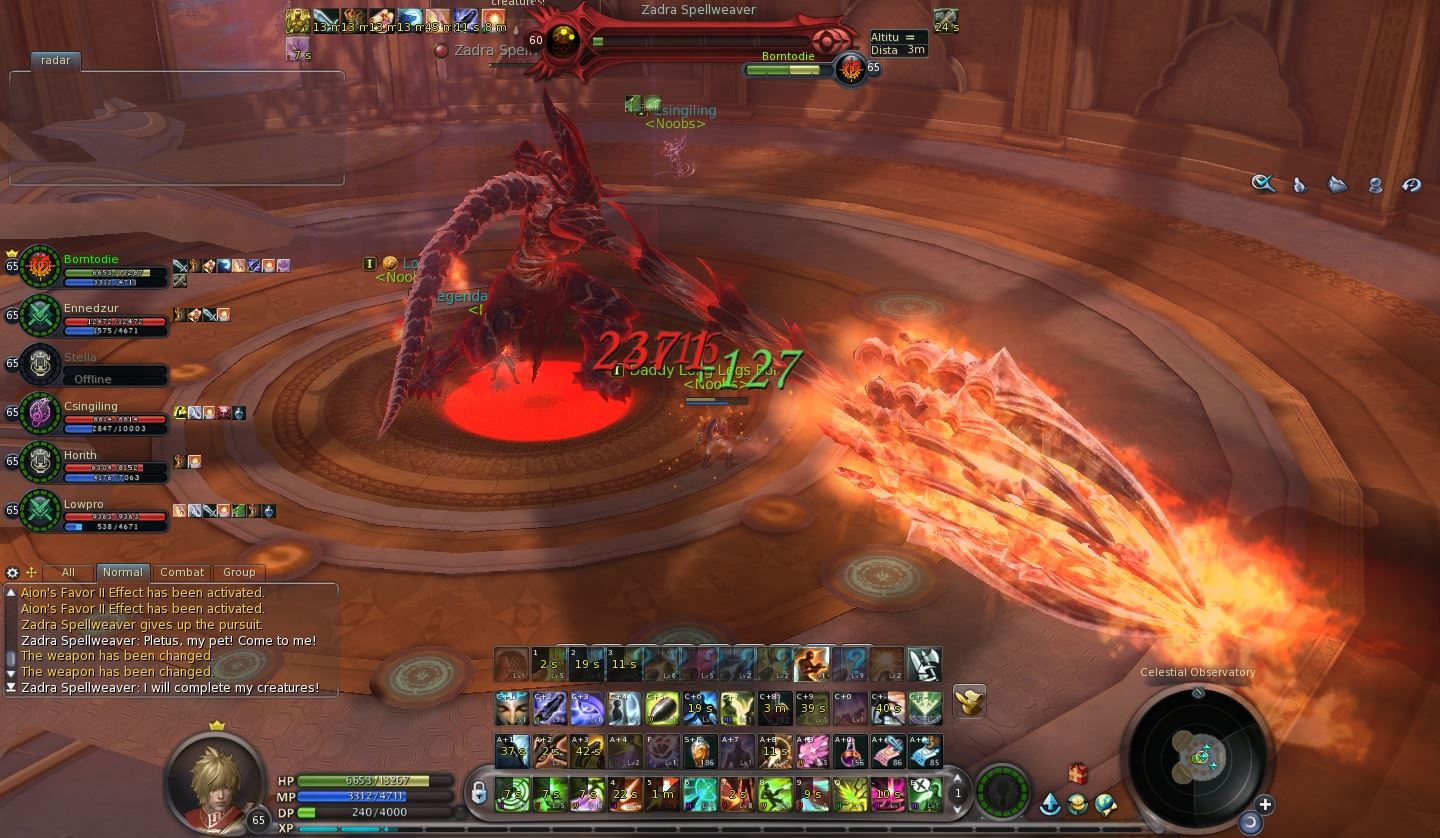This screenshot has width=1440, height=838.
Task: Toggle the quickbar padlock lock
Action: tap(479, 794)
